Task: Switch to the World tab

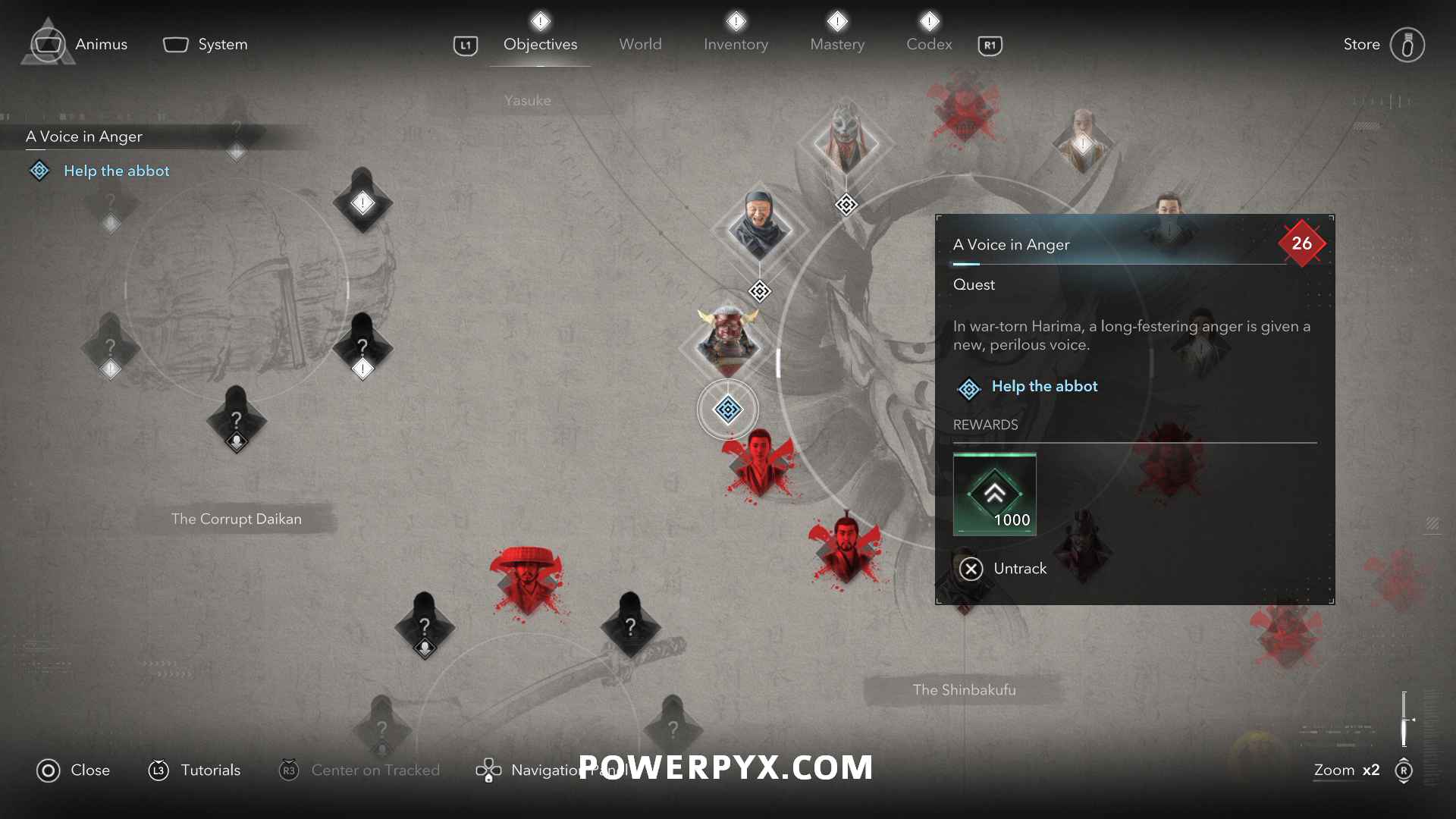Action: coord(641,44)
